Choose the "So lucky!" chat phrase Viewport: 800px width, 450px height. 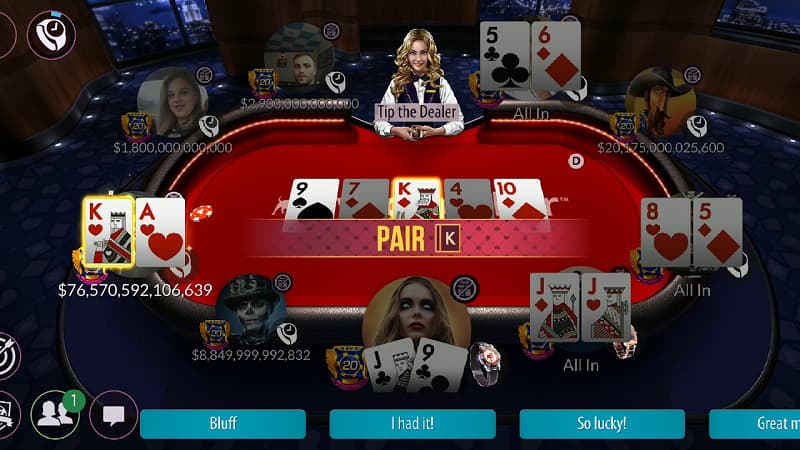pyautogui.click(x=602, y=423)
